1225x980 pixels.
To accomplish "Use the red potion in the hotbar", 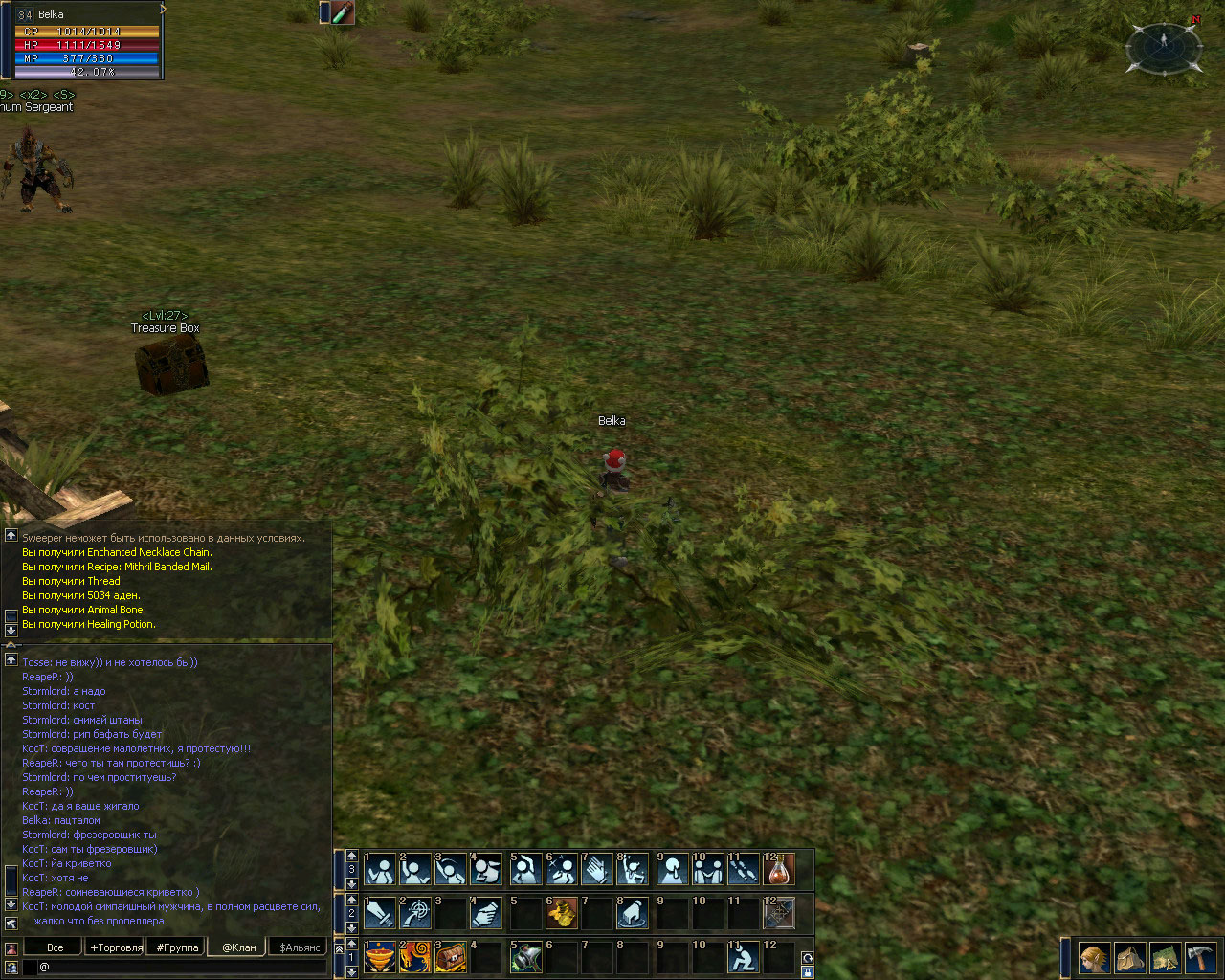I will tap(780, 869).
